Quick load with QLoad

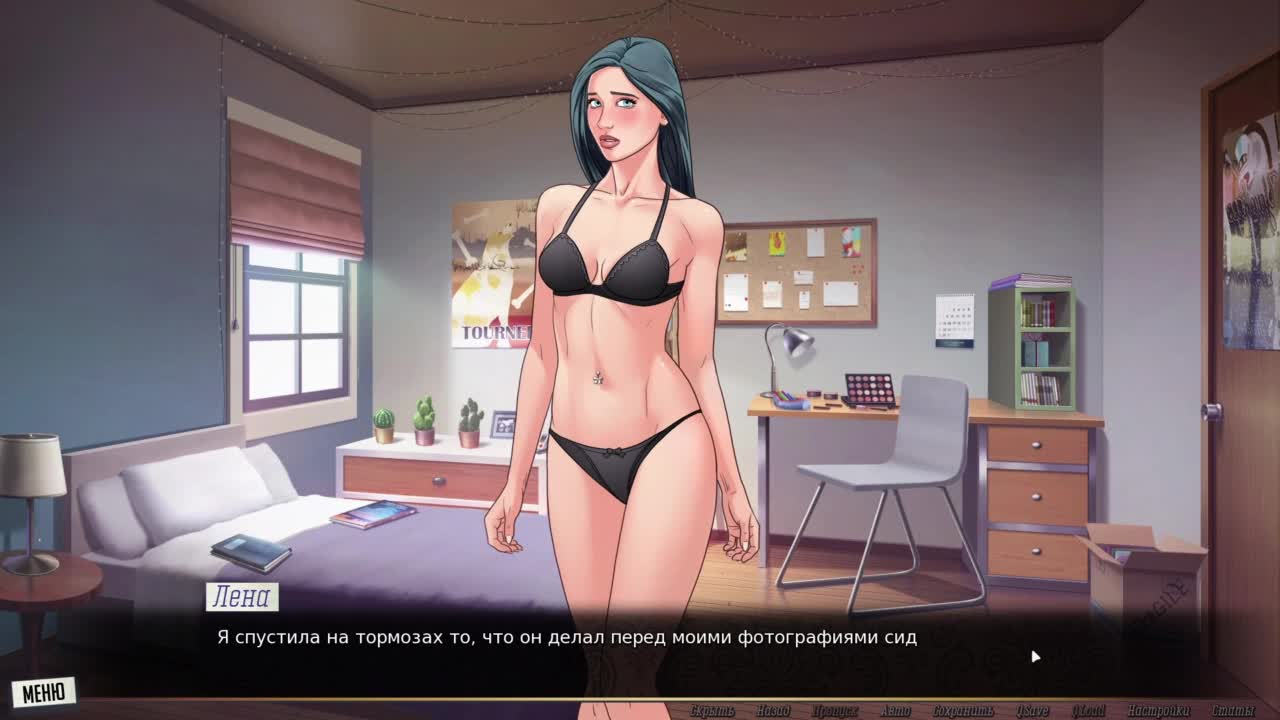pyautogui.click(x=1088, y=711)
